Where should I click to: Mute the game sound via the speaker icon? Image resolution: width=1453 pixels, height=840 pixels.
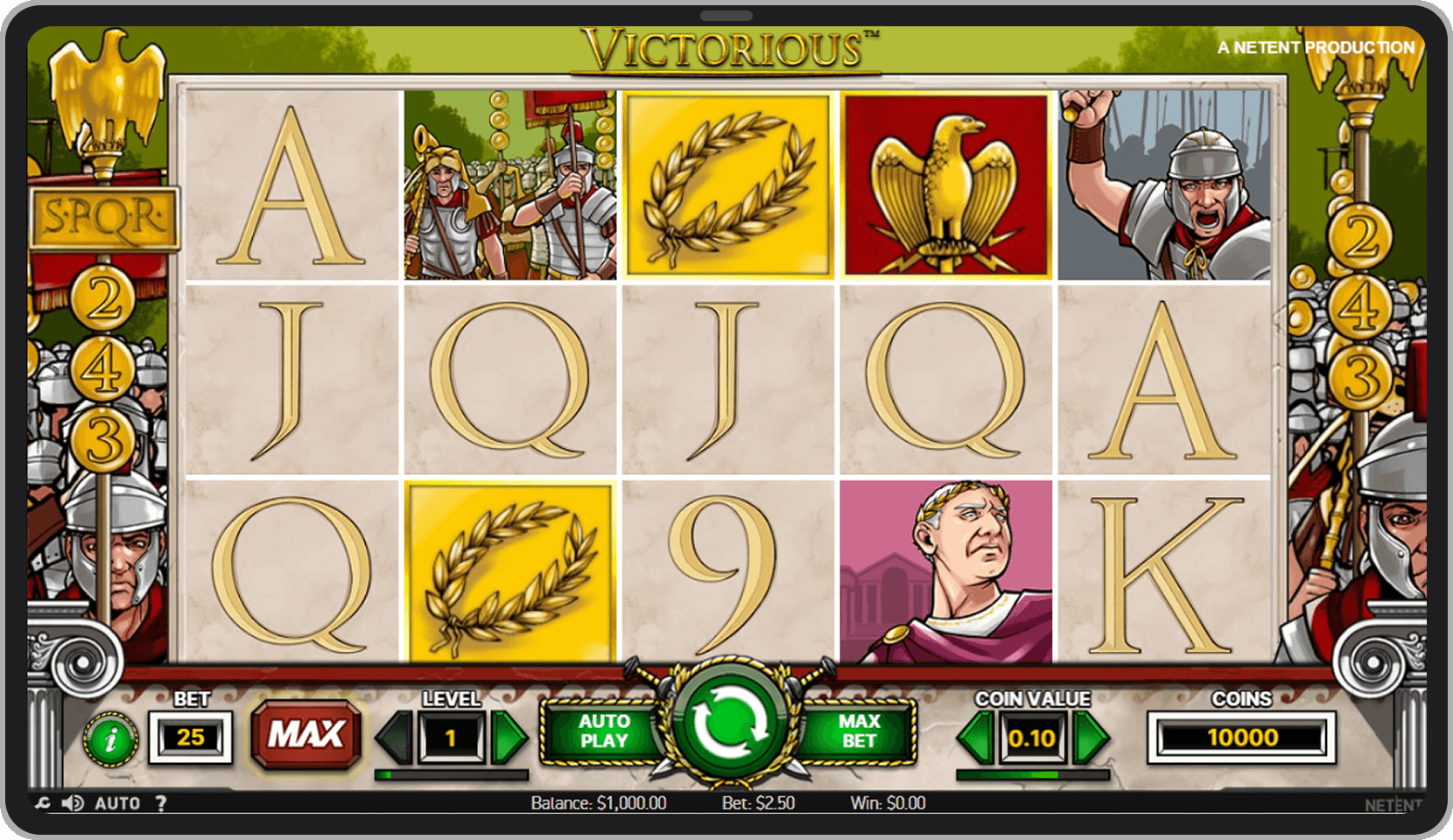[72, 802]
